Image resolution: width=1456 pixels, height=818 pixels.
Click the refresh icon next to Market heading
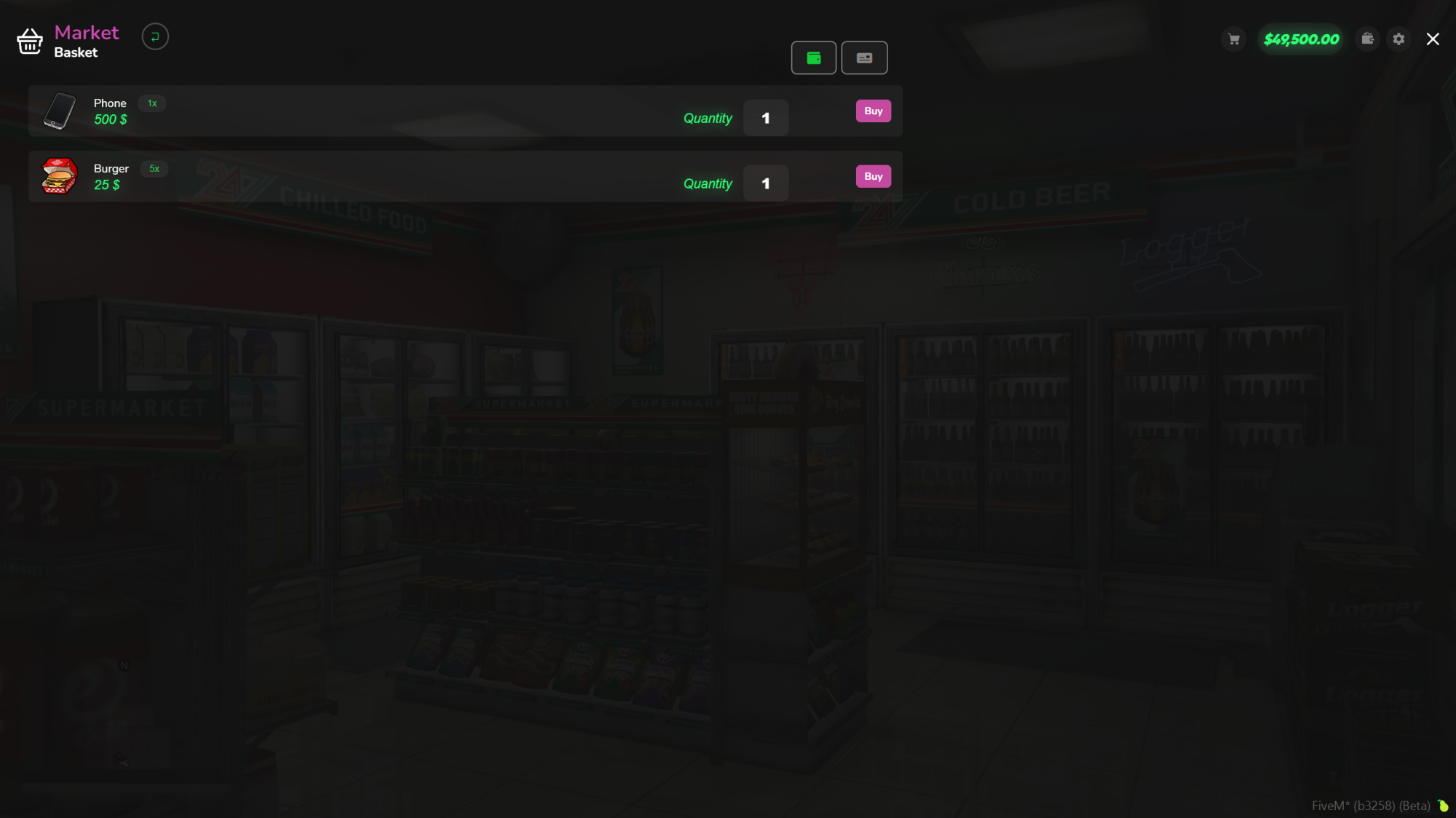pyautogui.click(x=155, y=36)
